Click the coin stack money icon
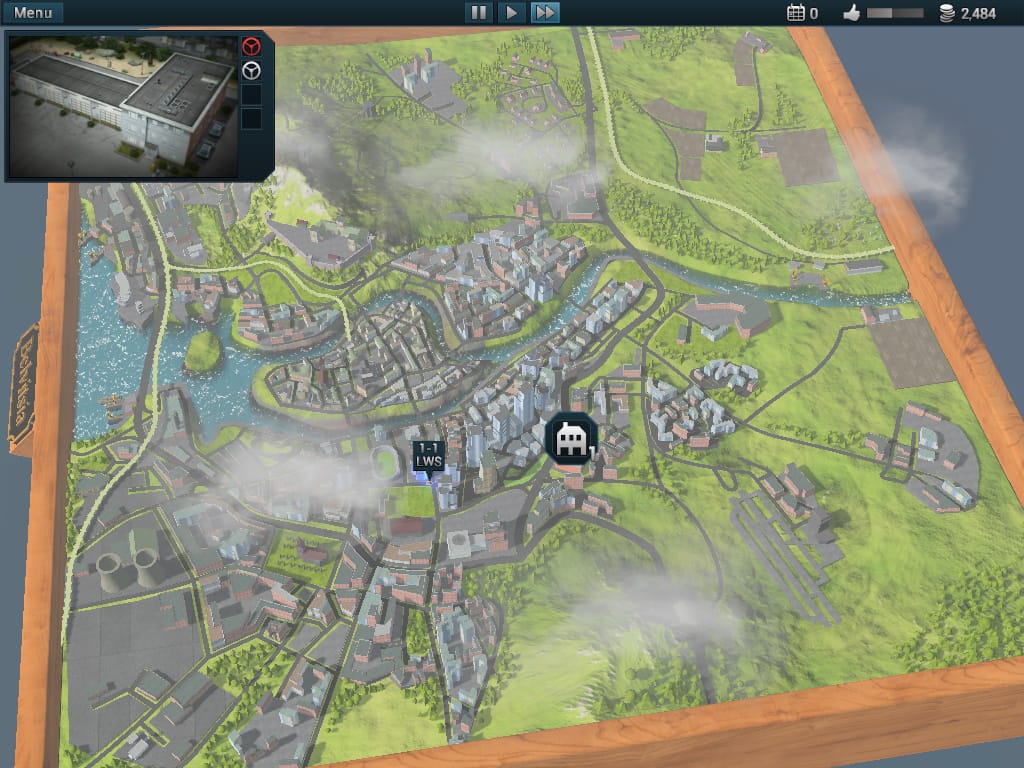 (x=946, y=13)
